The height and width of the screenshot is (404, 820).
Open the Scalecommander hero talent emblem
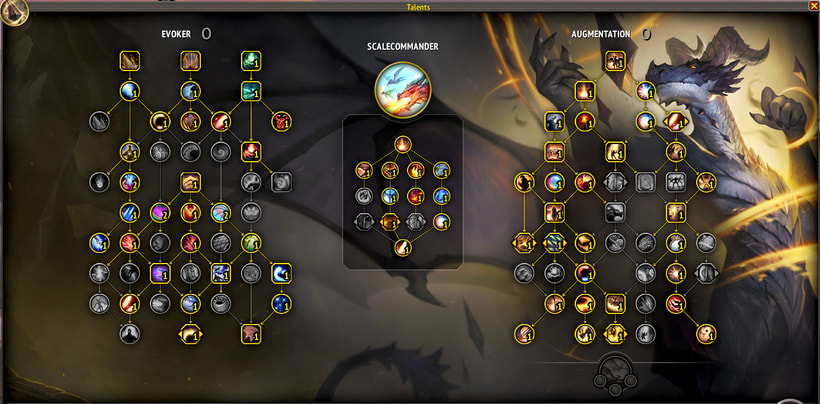[x=402, y=89]
